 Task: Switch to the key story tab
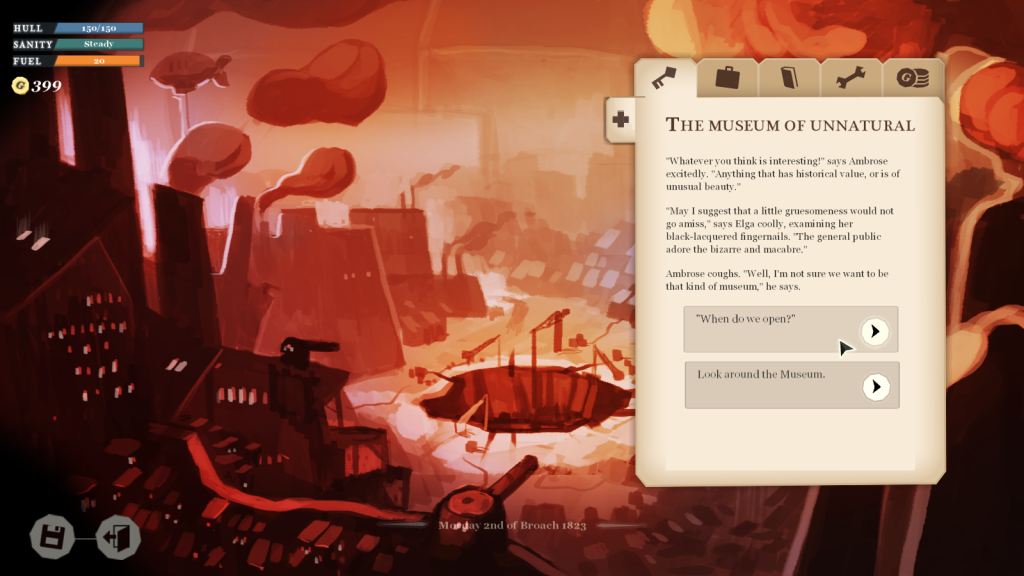665,77
